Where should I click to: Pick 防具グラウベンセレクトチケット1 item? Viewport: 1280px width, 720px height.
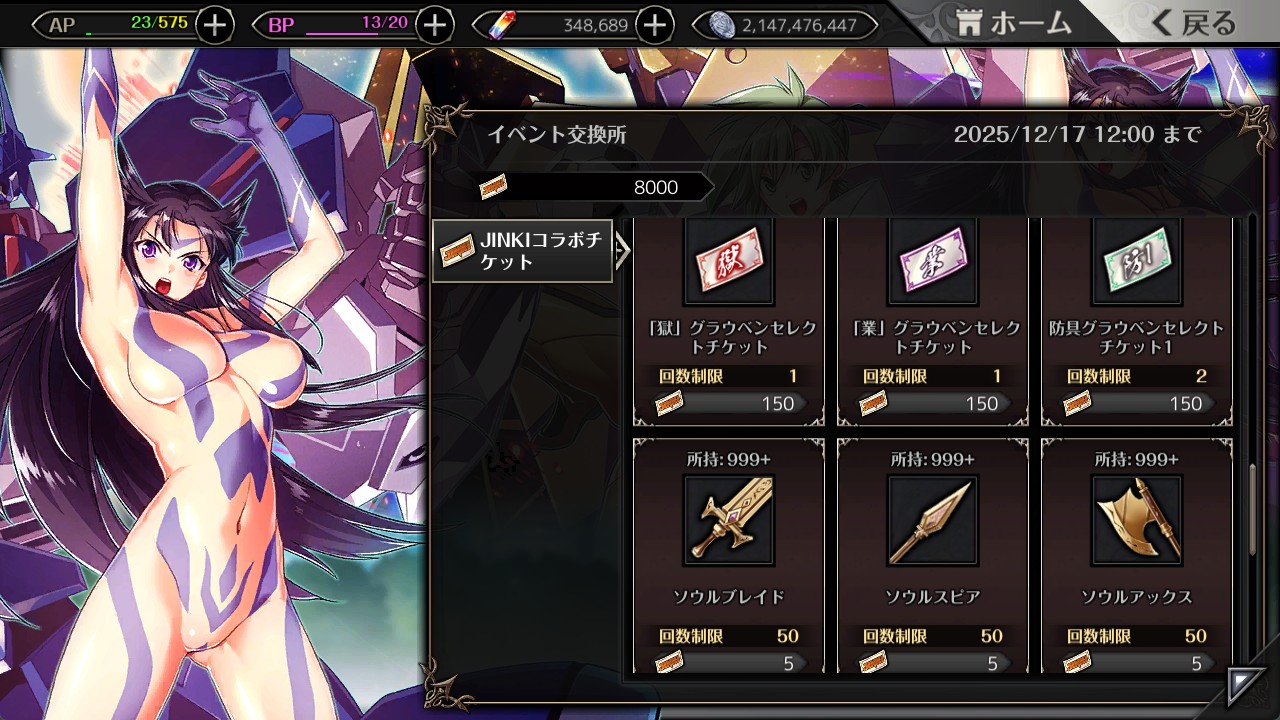click(1137, 320)
